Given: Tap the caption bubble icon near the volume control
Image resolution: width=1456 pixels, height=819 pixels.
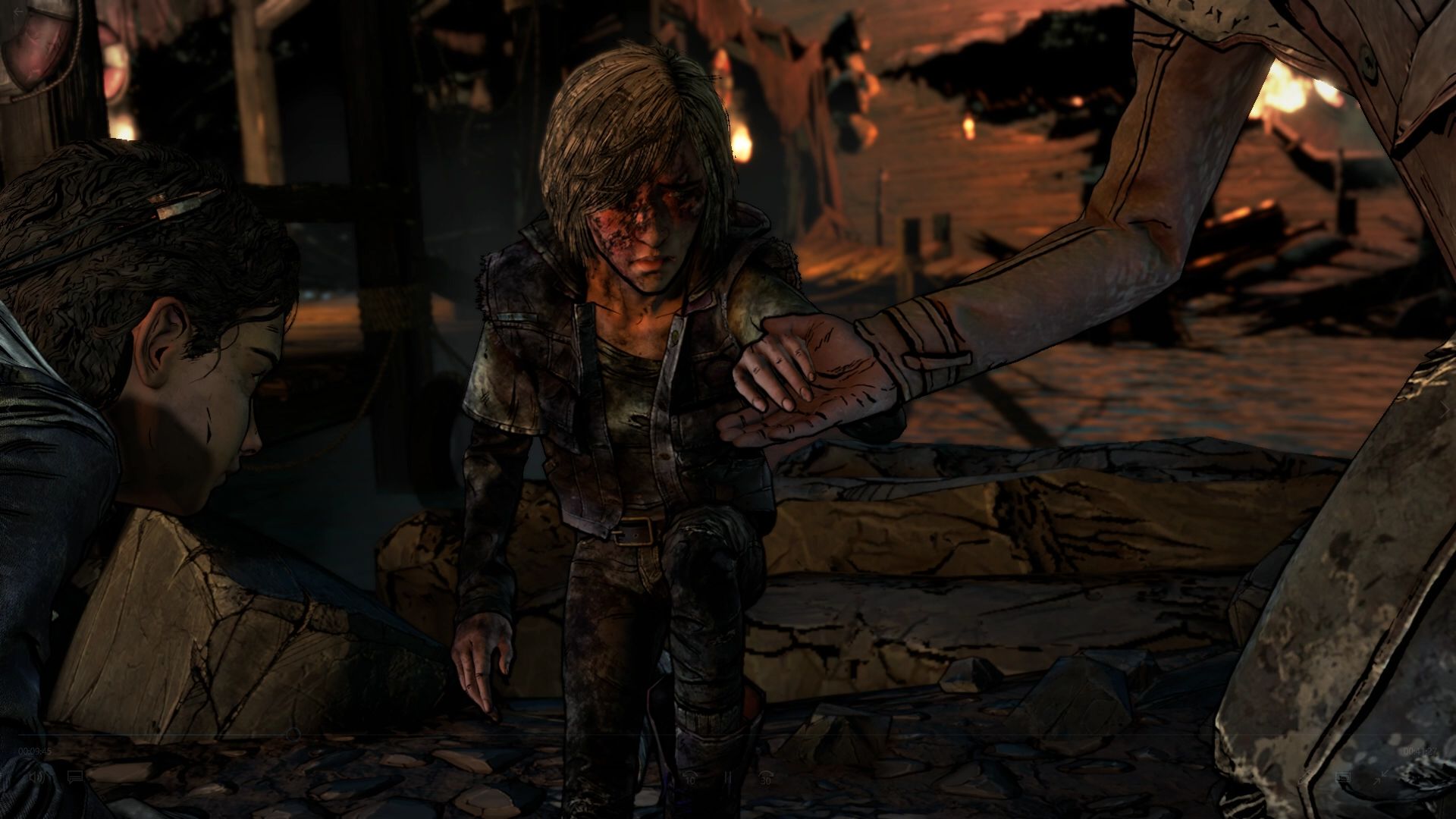Looking at the screenshot, I should click(x=74, y=777).
